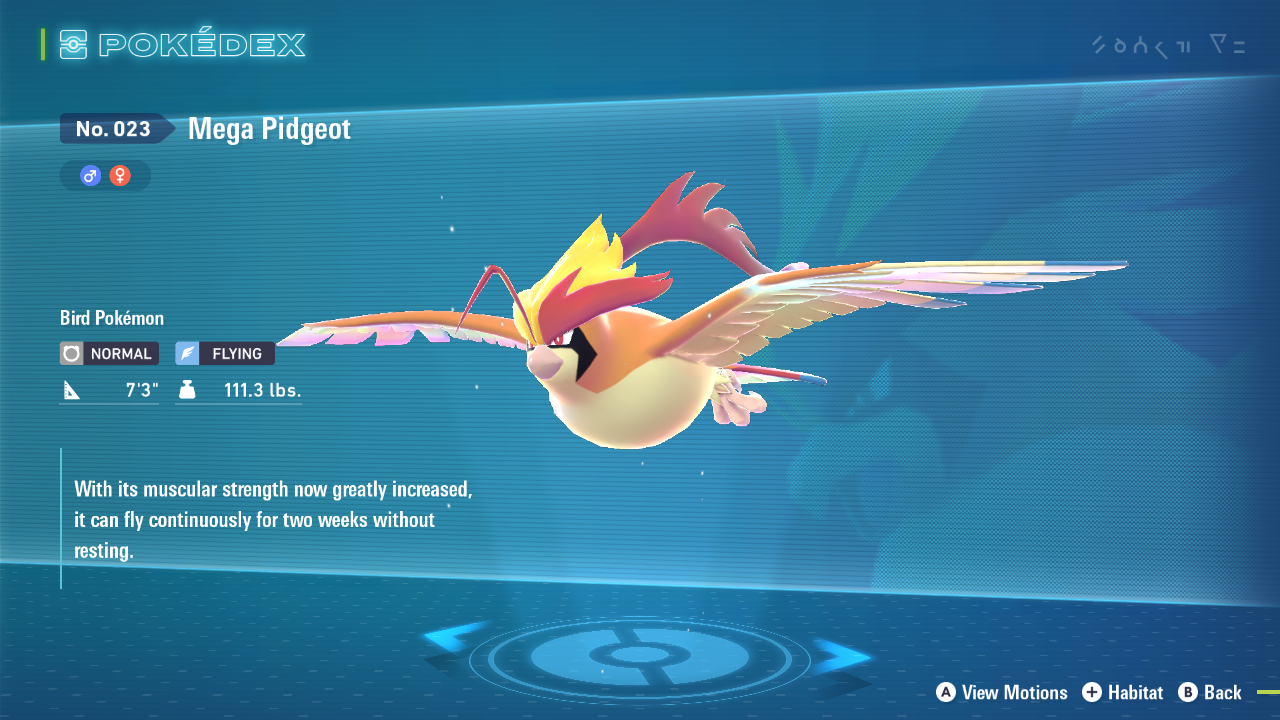Choose the red female gender icon
1280x720 pixels.
point(120,176)
